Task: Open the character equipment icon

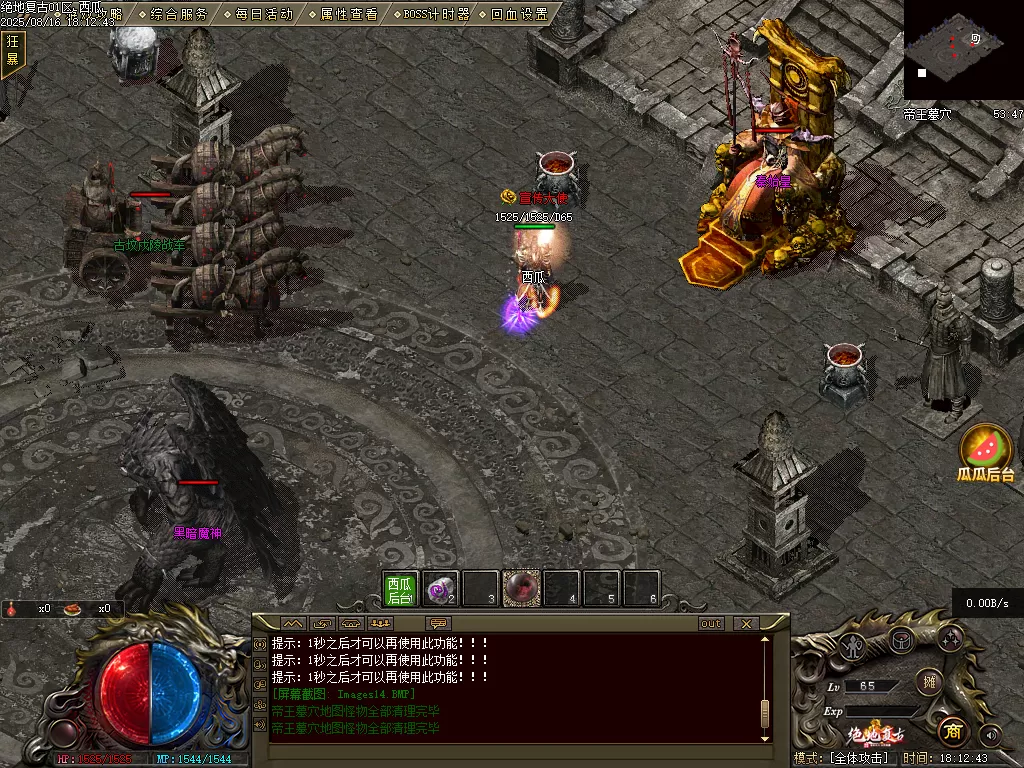Action: [x=851, y=645]
